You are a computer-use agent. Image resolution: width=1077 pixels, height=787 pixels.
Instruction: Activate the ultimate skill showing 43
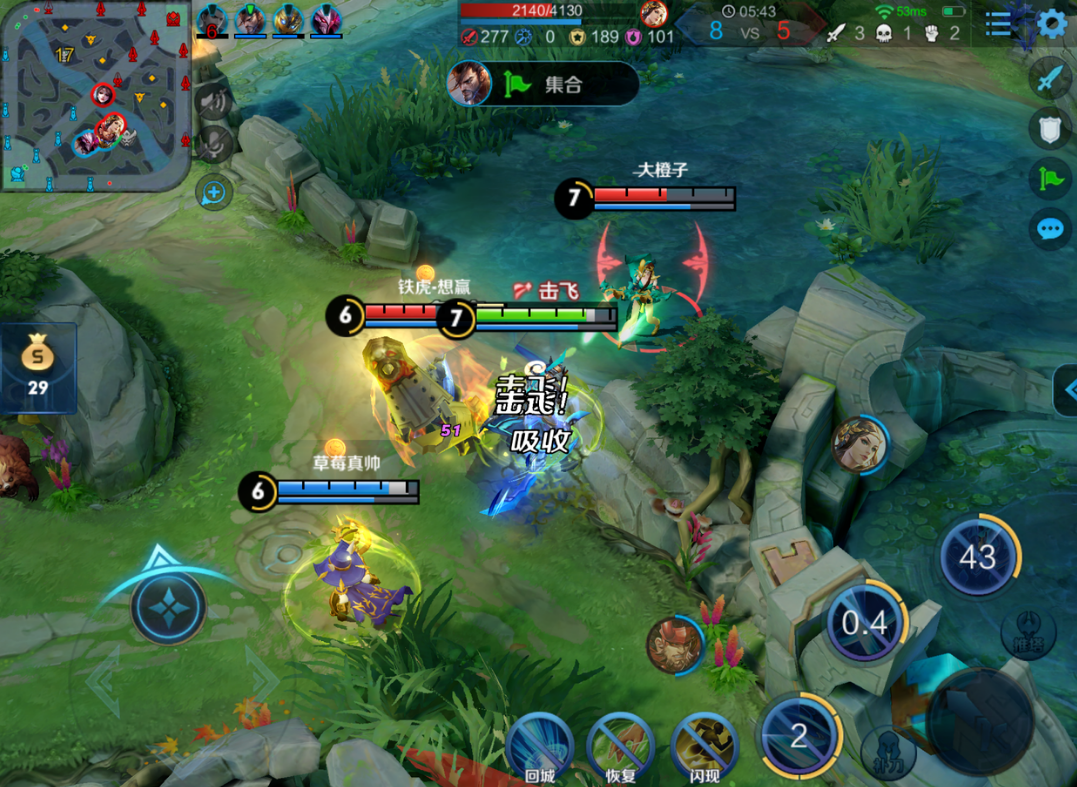point(978,557)
